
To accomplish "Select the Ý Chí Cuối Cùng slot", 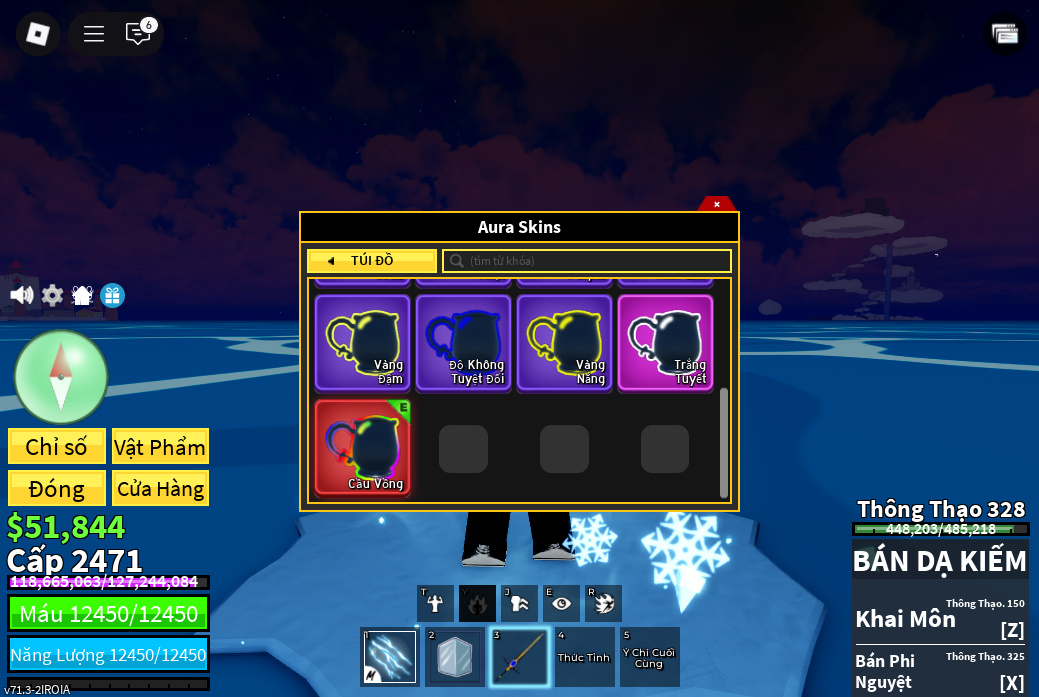I will (x=649, y=657).
